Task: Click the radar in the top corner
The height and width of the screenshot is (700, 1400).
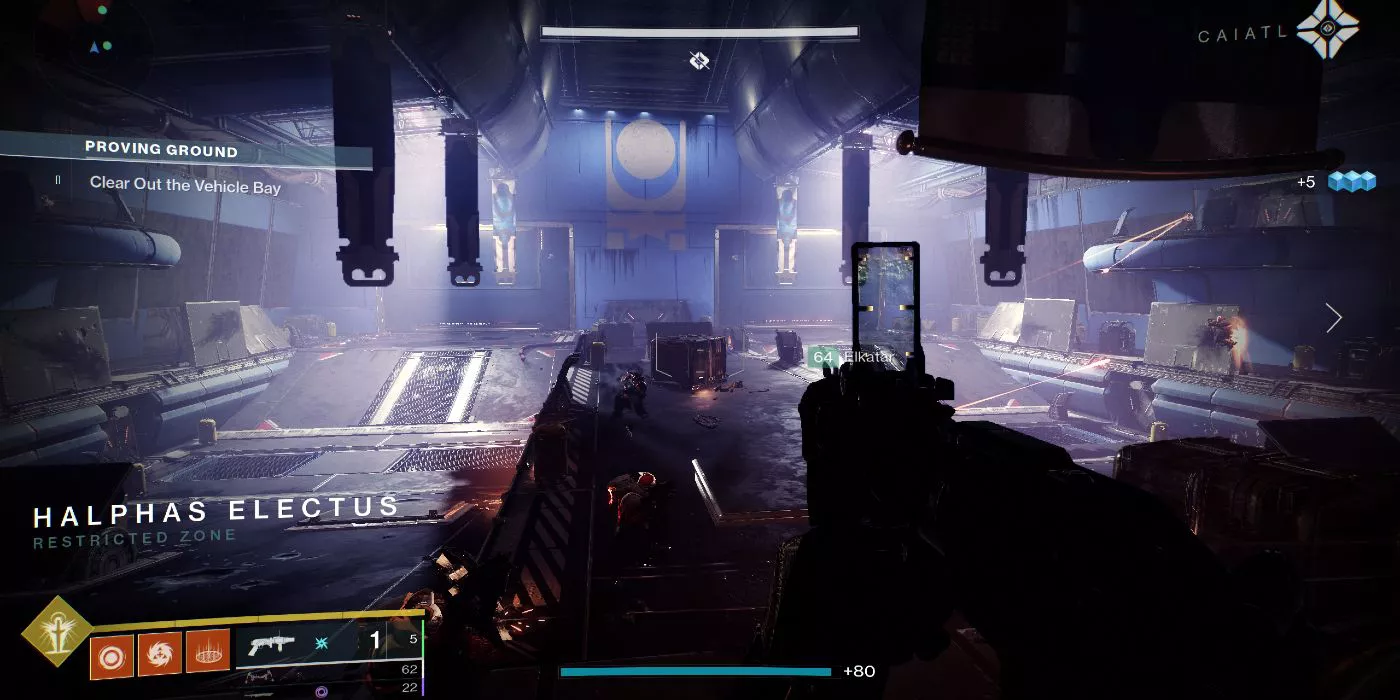Action: tap(100, 30)
